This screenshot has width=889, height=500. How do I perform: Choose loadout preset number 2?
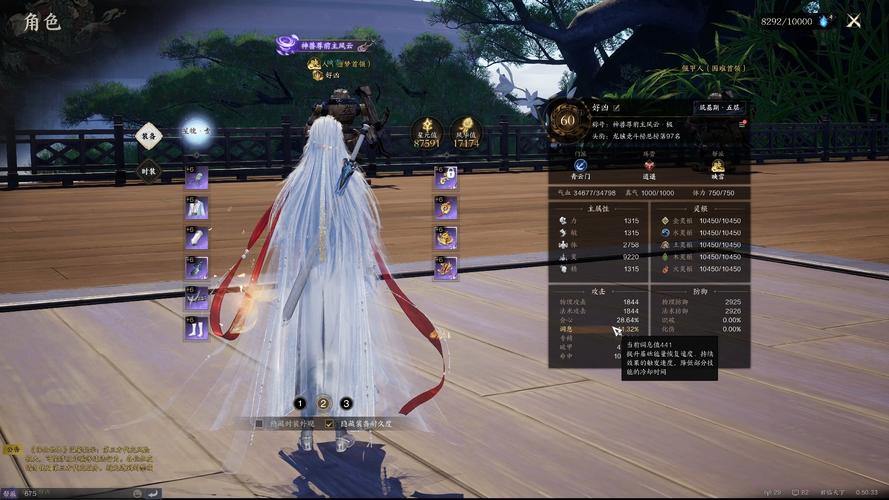[x=323, y=403]
